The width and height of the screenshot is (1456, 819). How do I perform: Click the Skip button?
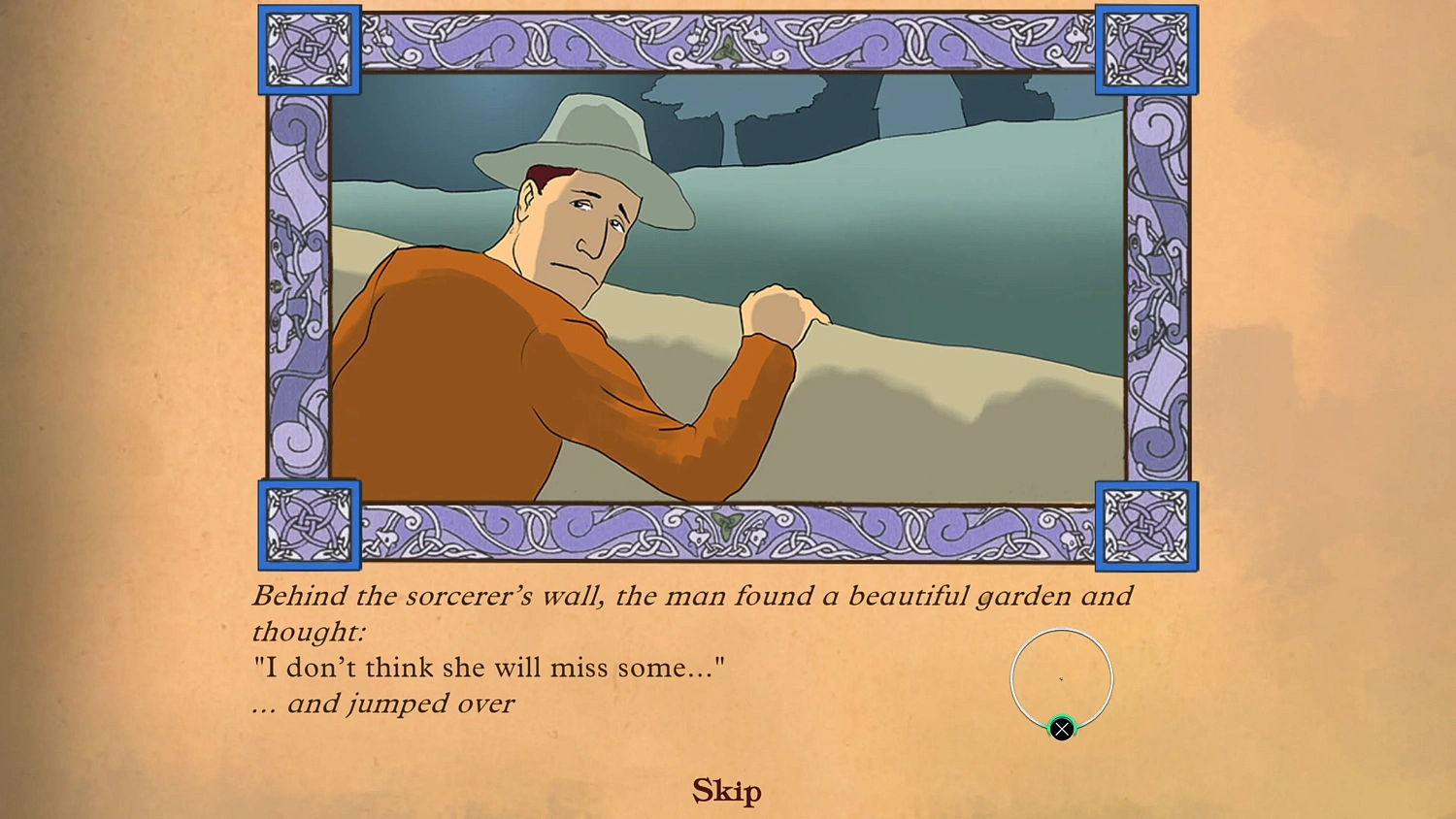click(726, 791)
